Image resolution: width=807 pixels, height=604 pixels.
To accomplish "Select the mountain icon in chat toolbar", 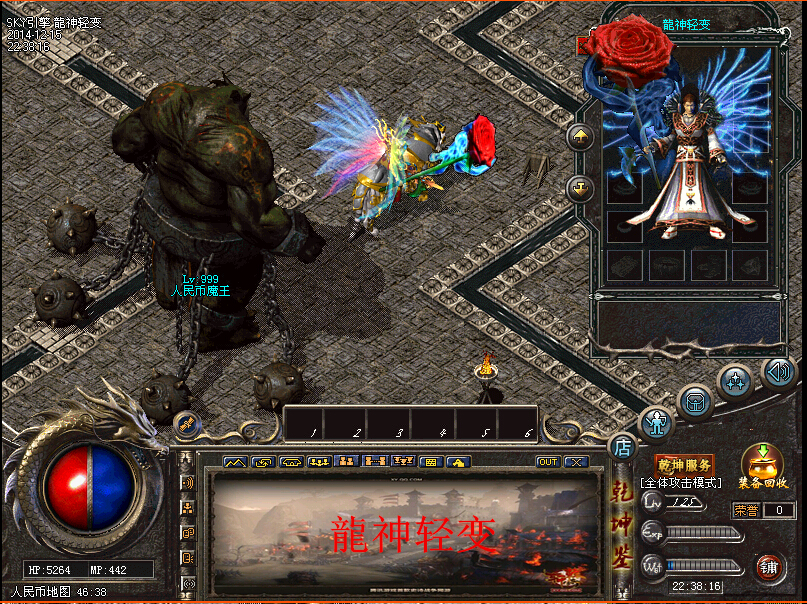I will click(x=235, y=462).
